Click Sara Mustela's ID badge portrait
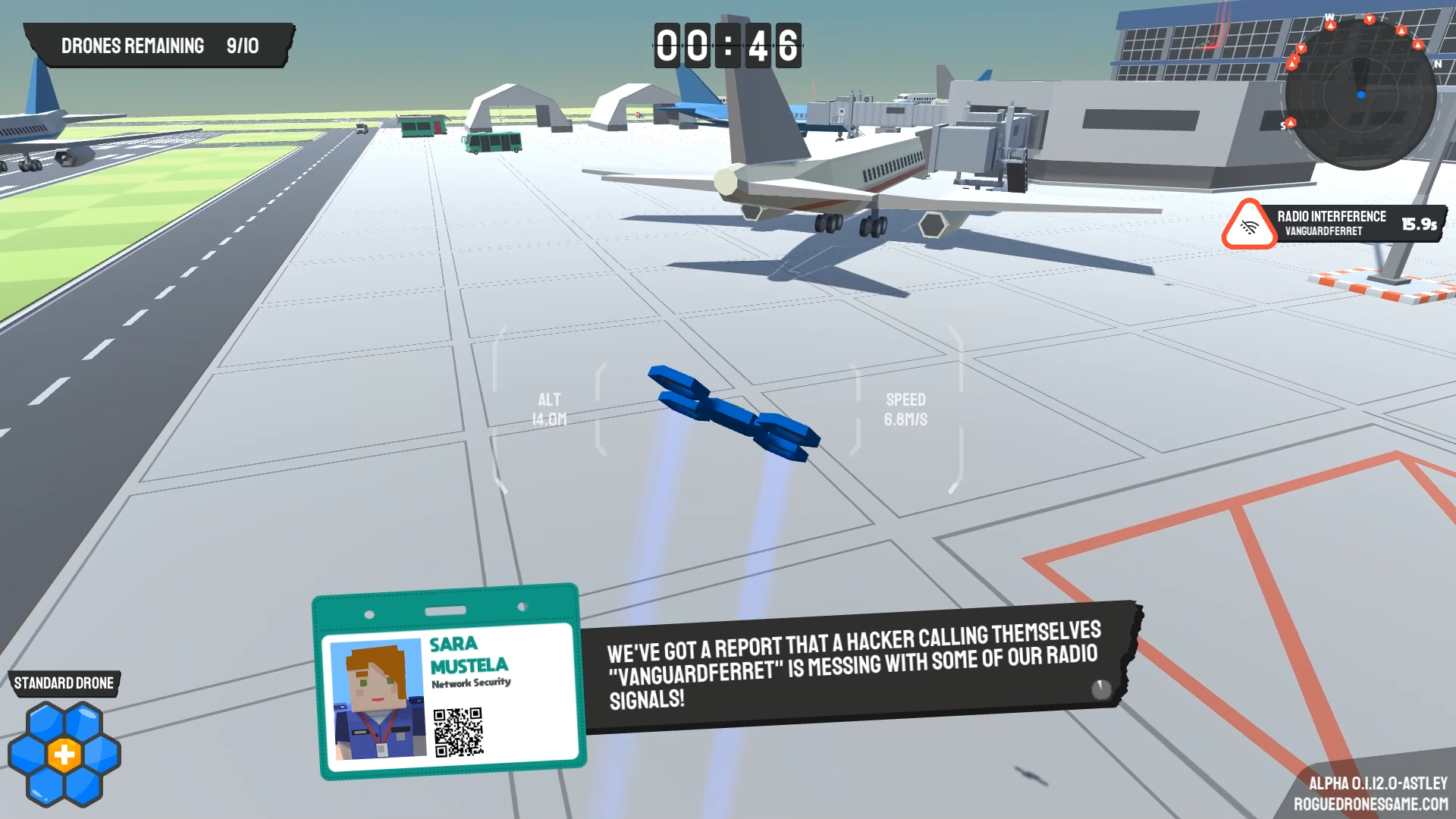This screenshot has height=819, width=1456. [x=377, y=699]
